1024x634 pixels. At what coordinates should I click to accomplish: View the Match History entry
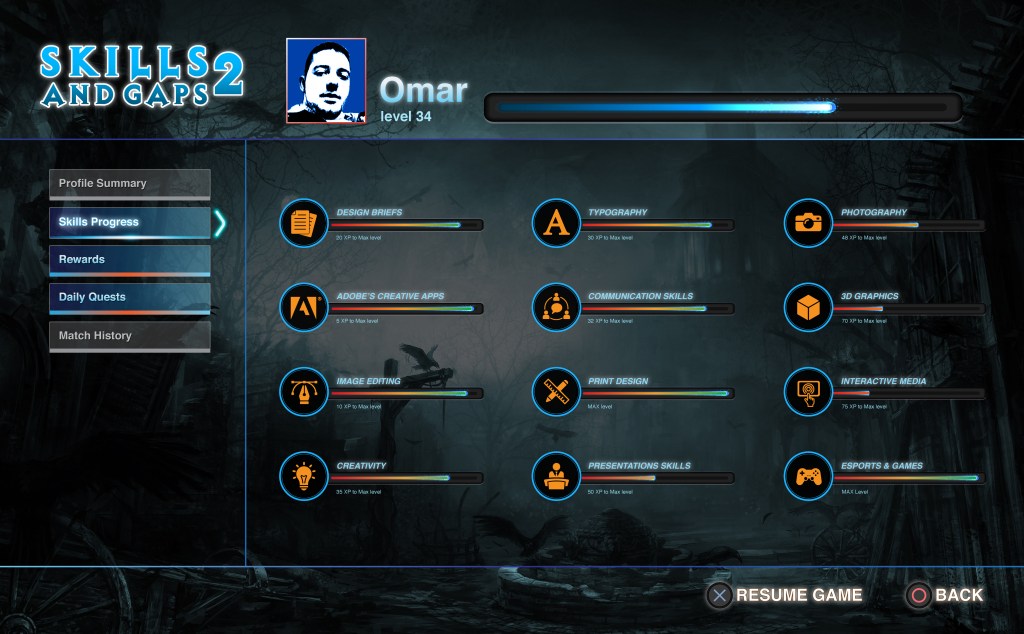[x=129, y=336]
